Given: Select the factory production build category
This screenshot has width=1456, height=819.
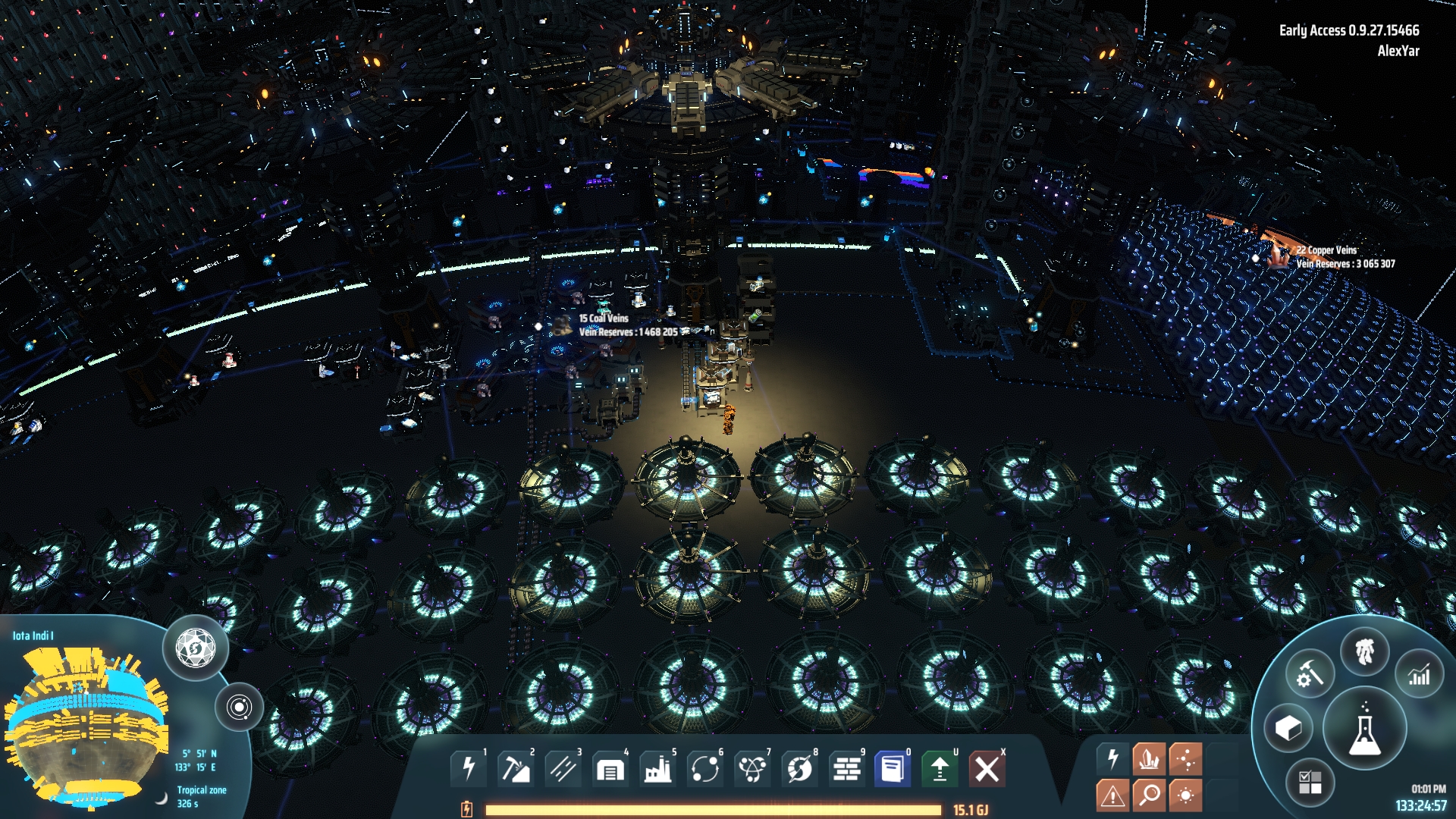Looking at the screenshot, I should pyautogui.click(x=657, y=769).
